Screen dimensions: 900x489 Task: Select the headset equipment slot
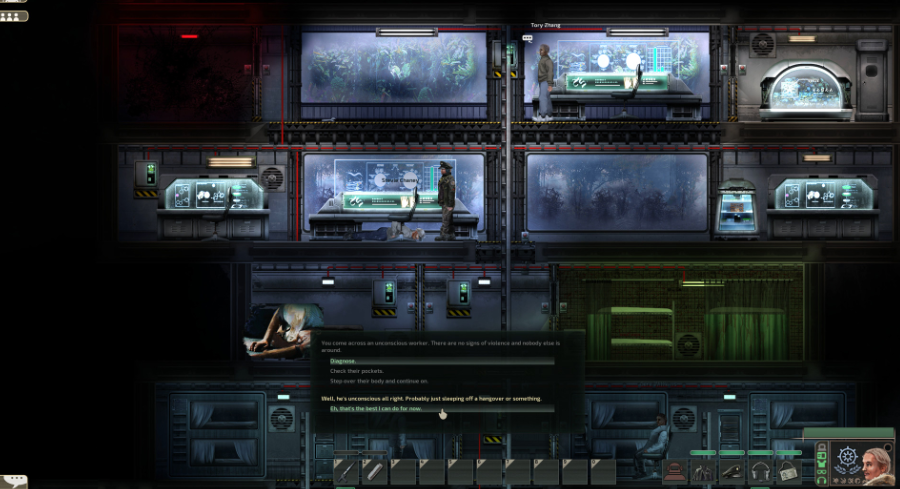[760, 470]
